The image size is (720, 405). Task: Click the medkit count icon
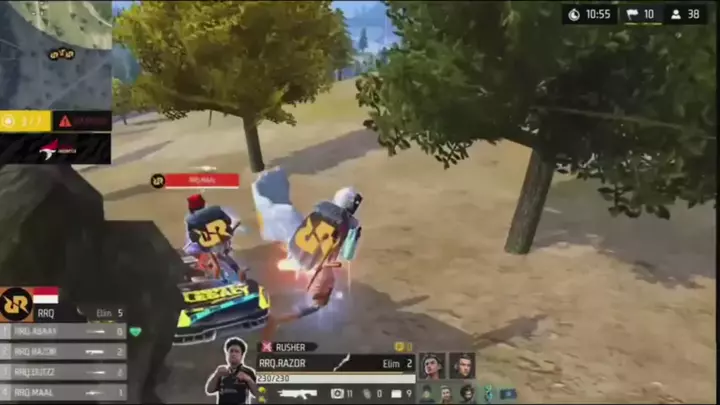(338, 394)
